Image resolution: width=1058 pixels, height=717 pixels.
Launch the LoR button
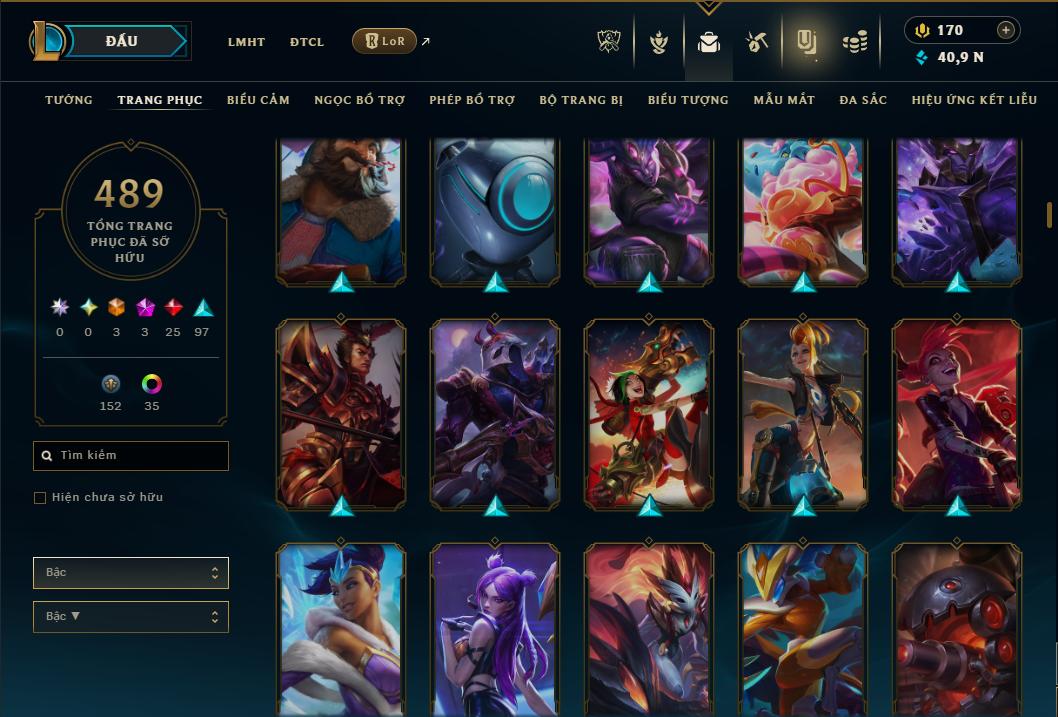(x=384, y=41)
